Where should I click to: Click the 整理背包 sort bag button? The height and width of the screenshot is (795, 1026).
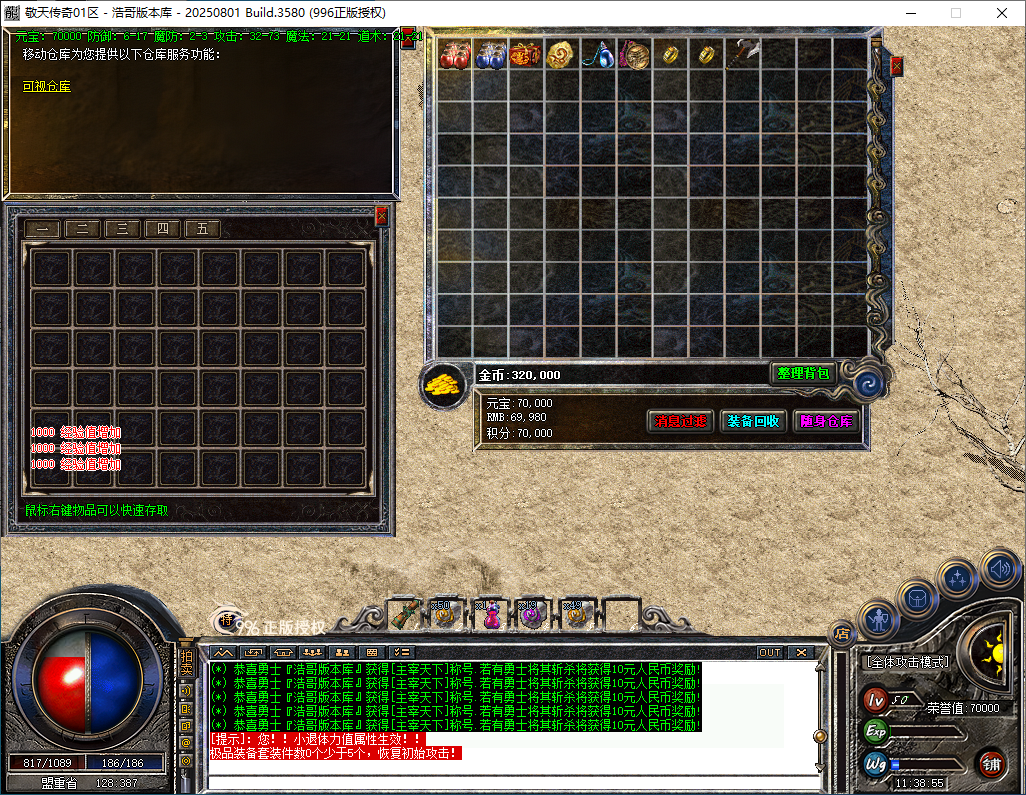tap(803, 373)
